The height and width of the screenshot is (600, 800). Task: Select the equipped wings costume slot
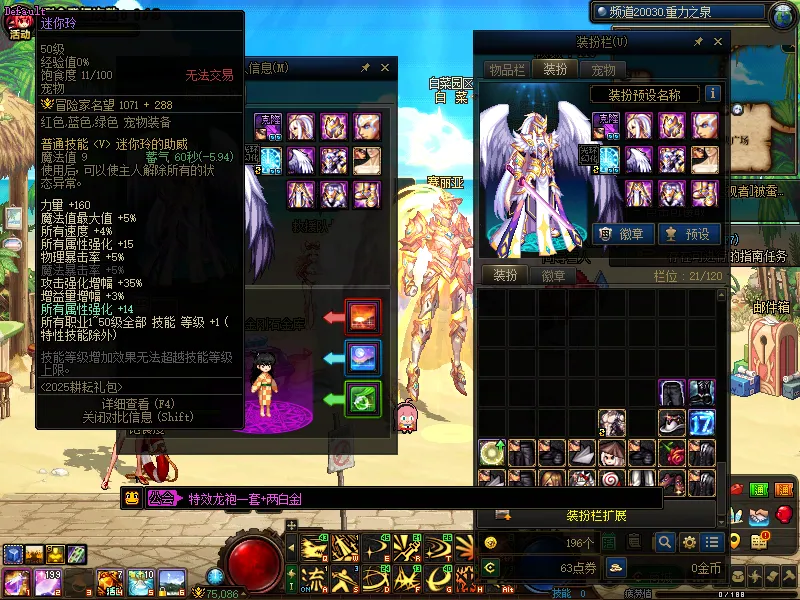coord(639,159)
